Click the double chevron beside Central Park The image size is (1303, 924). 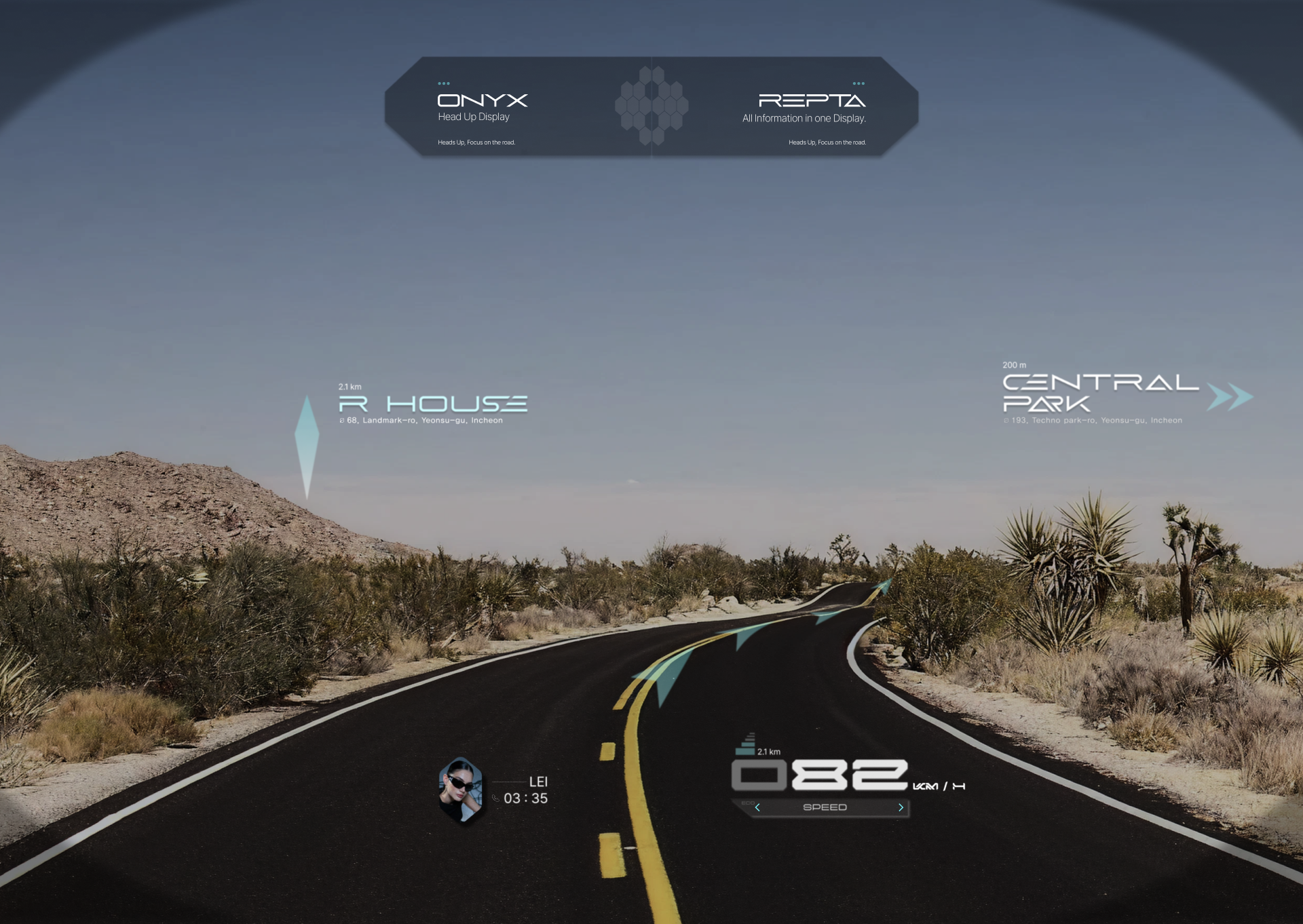[x=1229, y=397]
